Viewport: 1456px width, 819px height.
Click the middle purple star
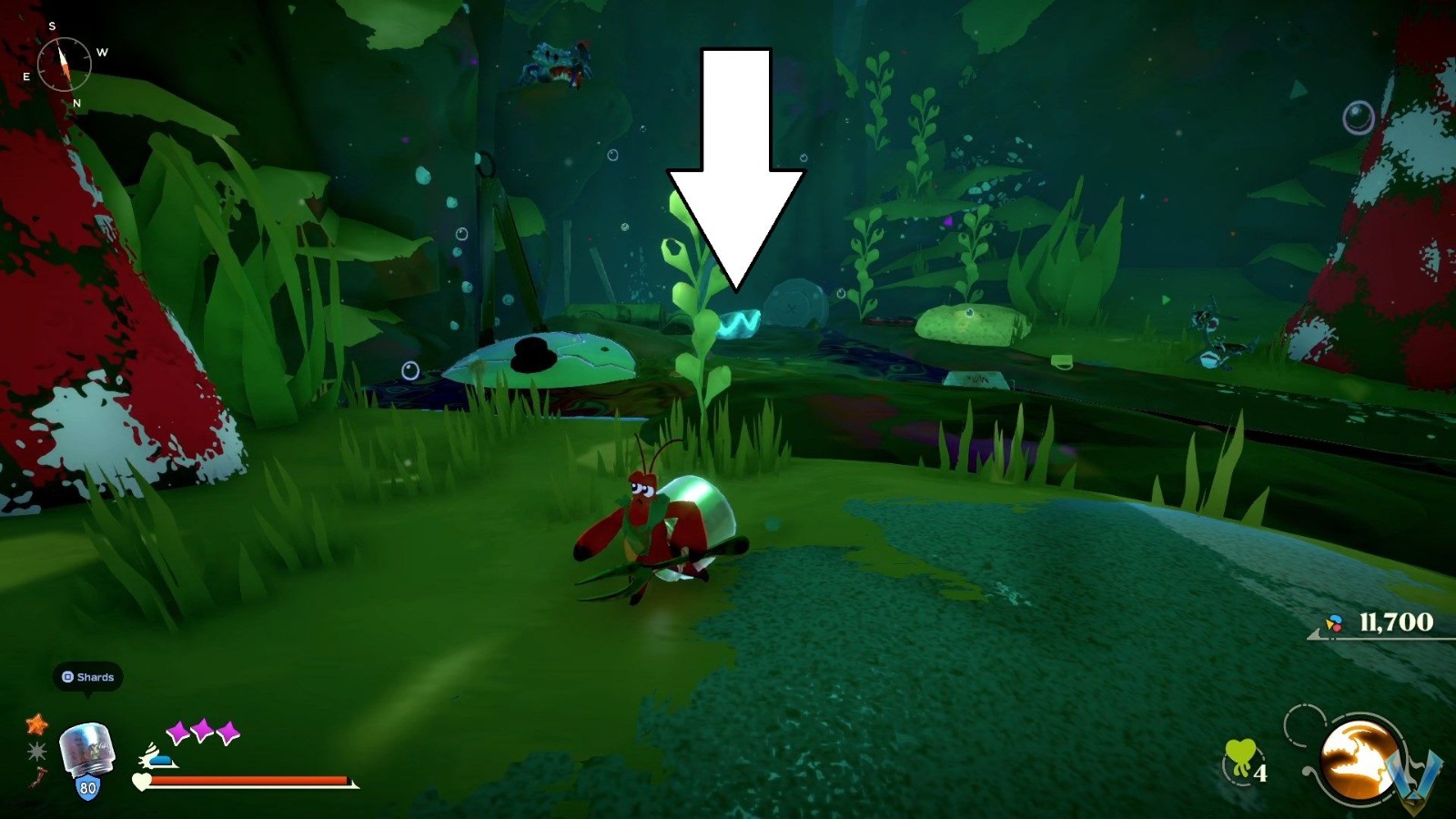tap(202, 729)
